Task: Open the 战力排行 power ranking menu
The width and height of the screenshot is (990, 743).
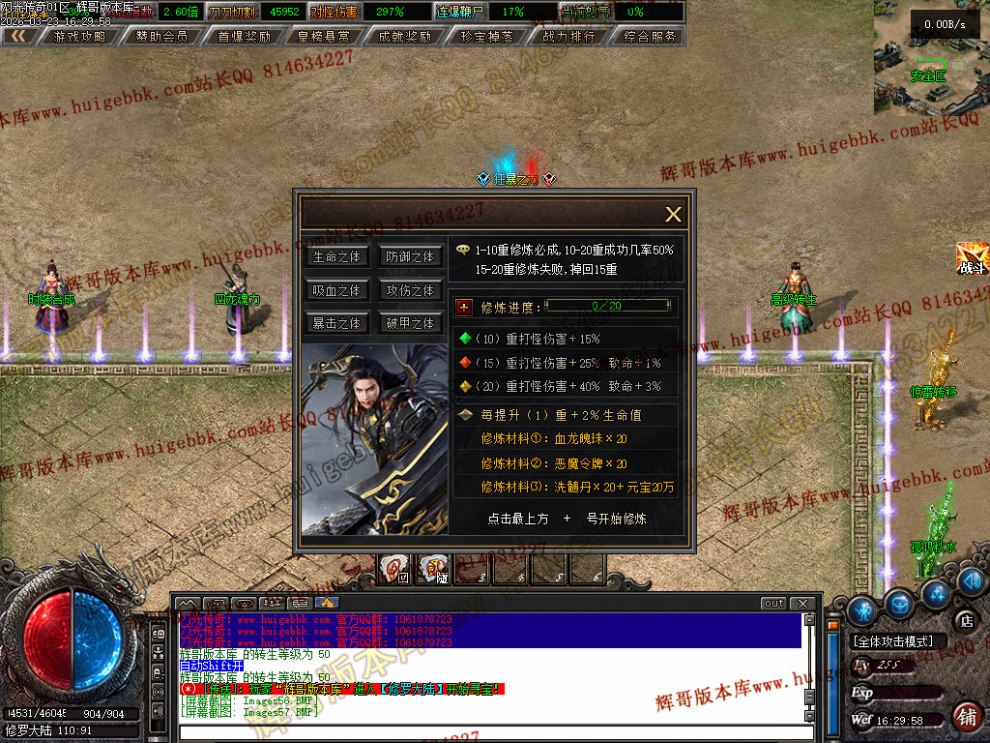Action: coord(568,36)
